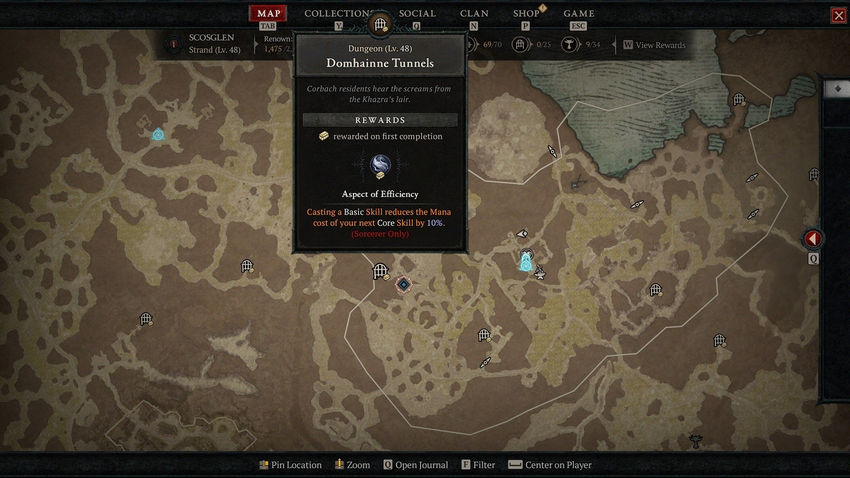This screenshot has width=850, height=478.
Task: Select the Game tab
Action: [579, 14]
